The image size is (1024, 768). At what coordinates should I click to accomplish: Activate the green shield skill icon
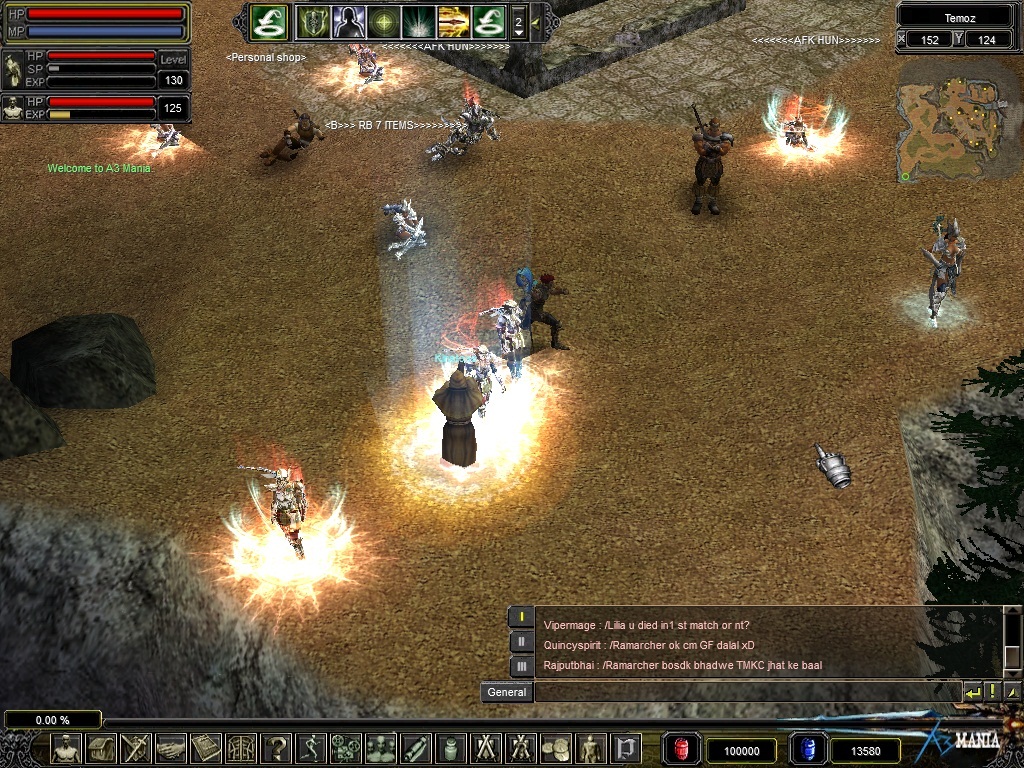[x=312, y=21]
